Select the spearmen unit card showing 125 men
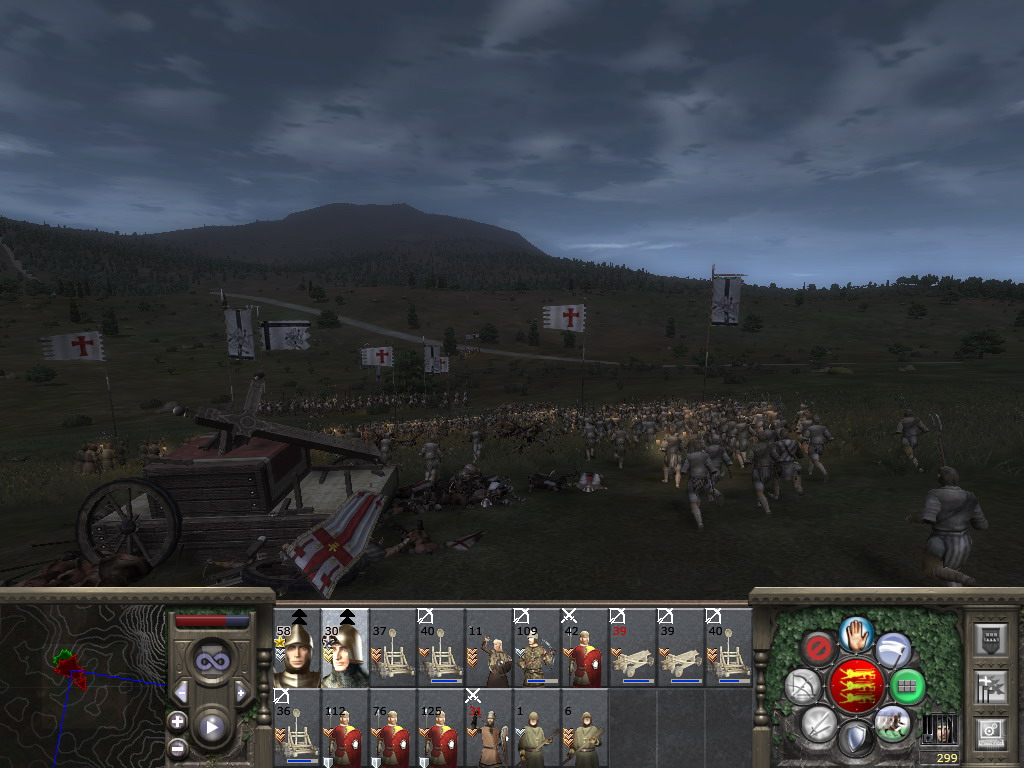Image resolution: width=1024 pixels, height=768 pixels. coord(440,727)
